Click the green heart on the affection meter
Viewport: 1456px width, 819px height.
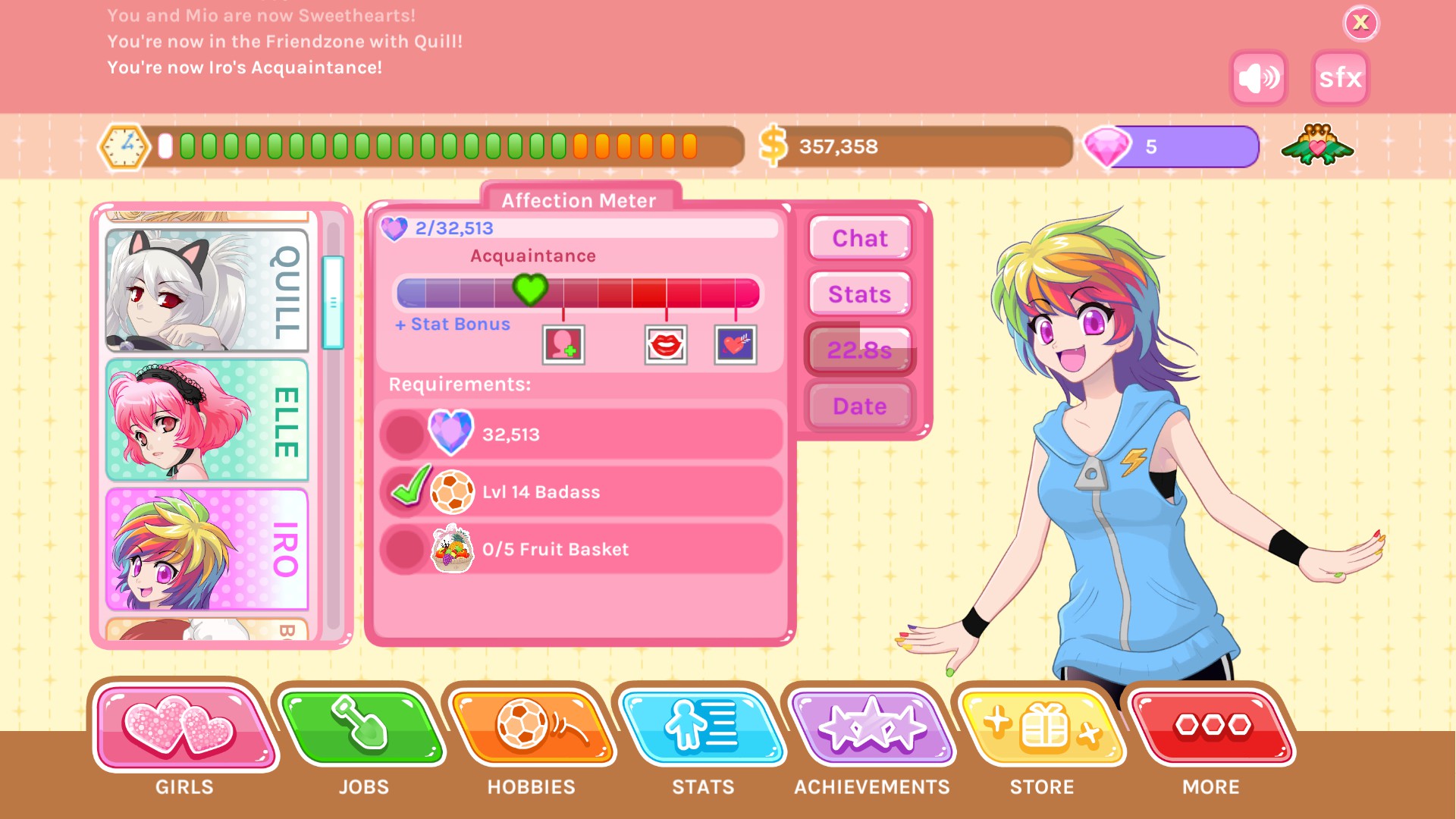coord(529,292)
